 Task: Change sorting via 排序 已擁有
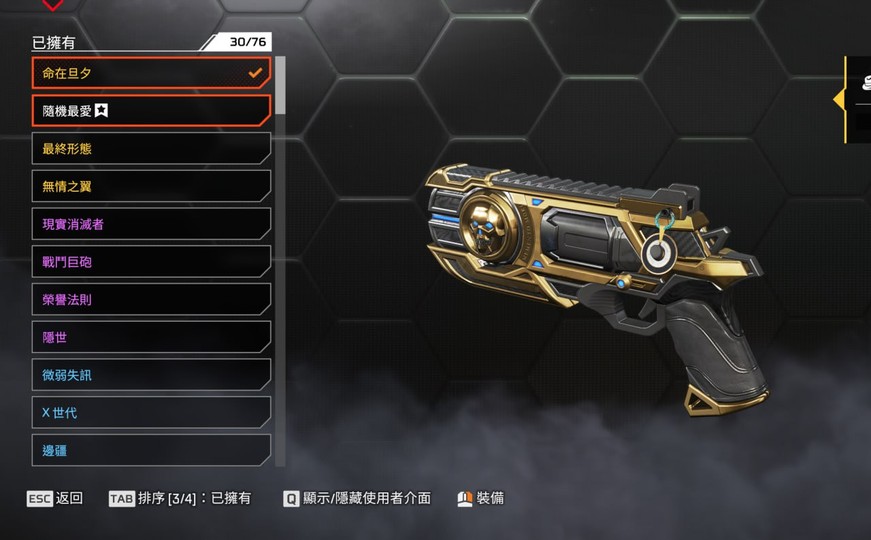180,498
